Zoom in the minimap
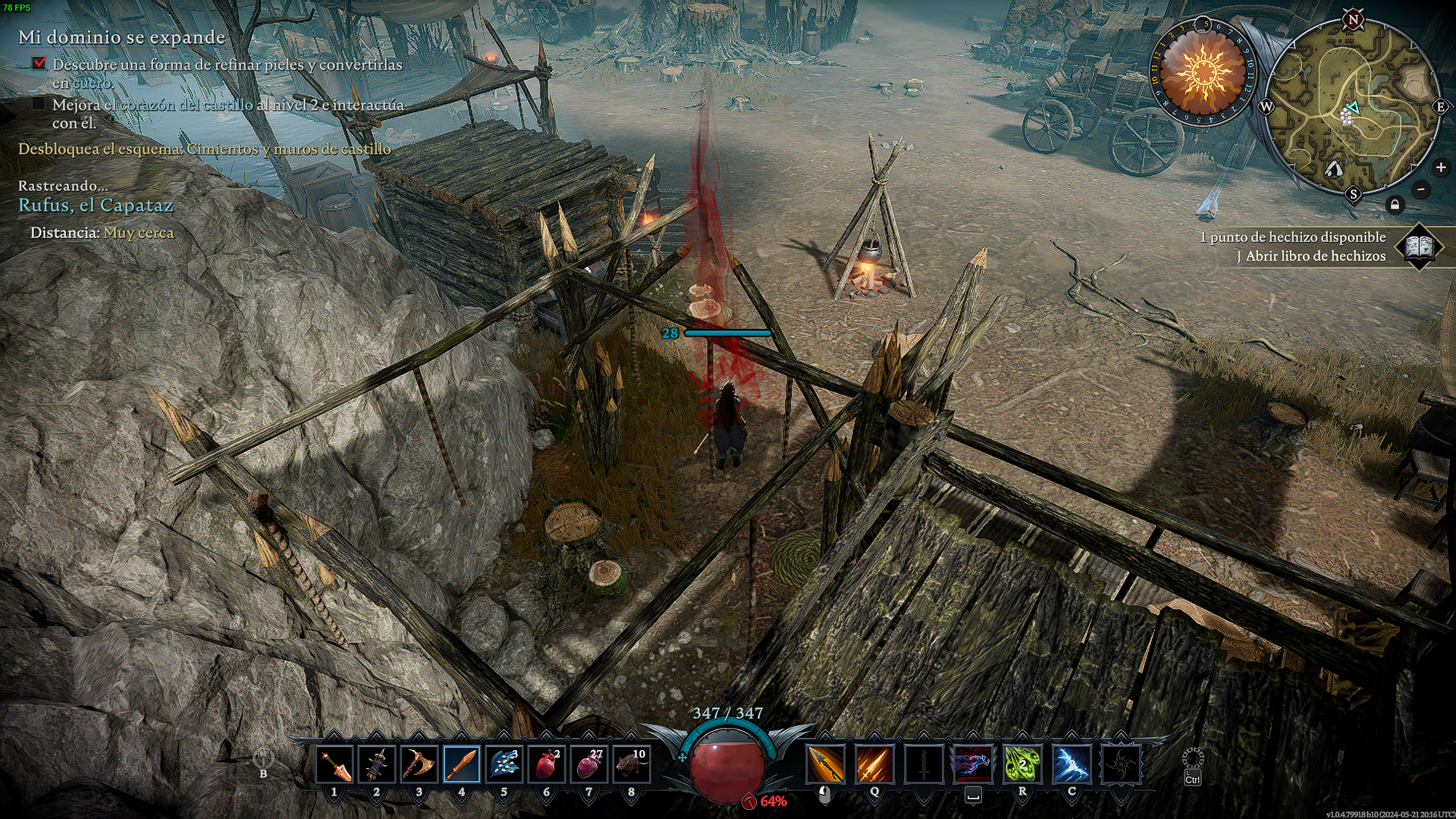Screen dimensions: 1456x819 click(1441, 168)
